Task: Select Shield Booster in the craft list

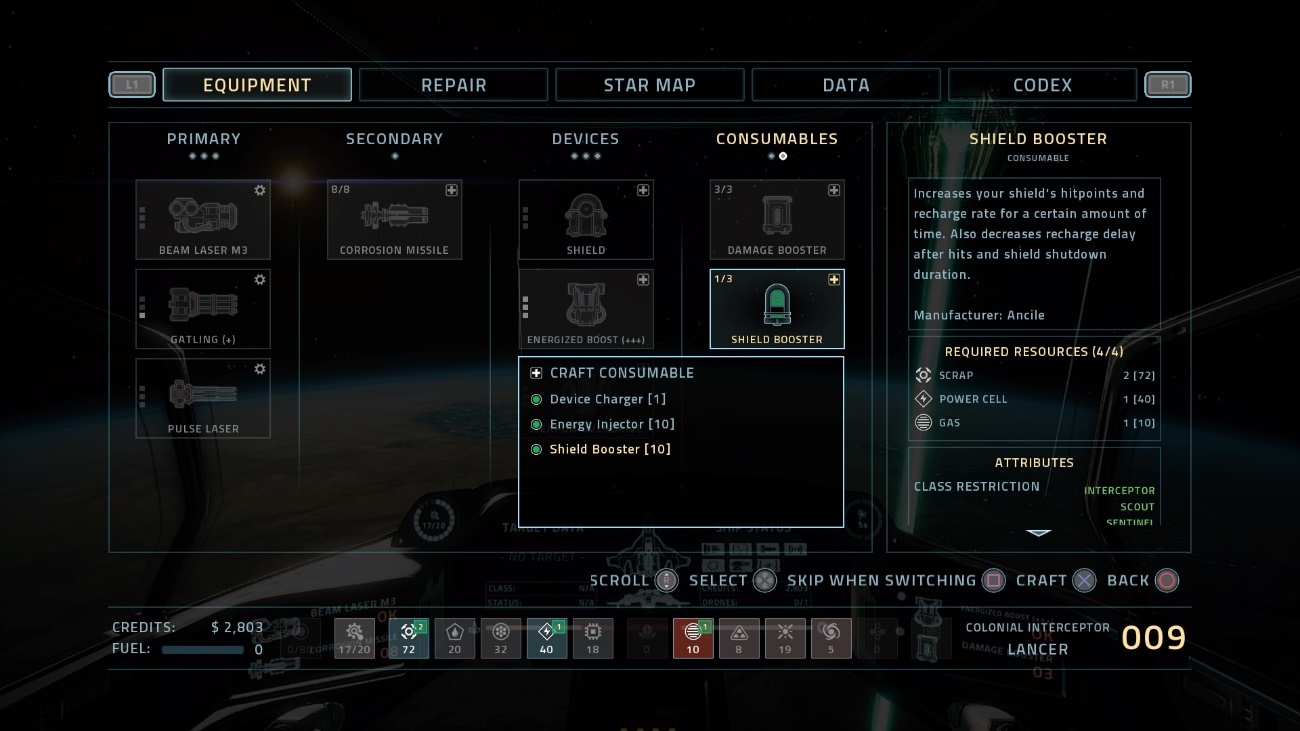Action: 610,449
